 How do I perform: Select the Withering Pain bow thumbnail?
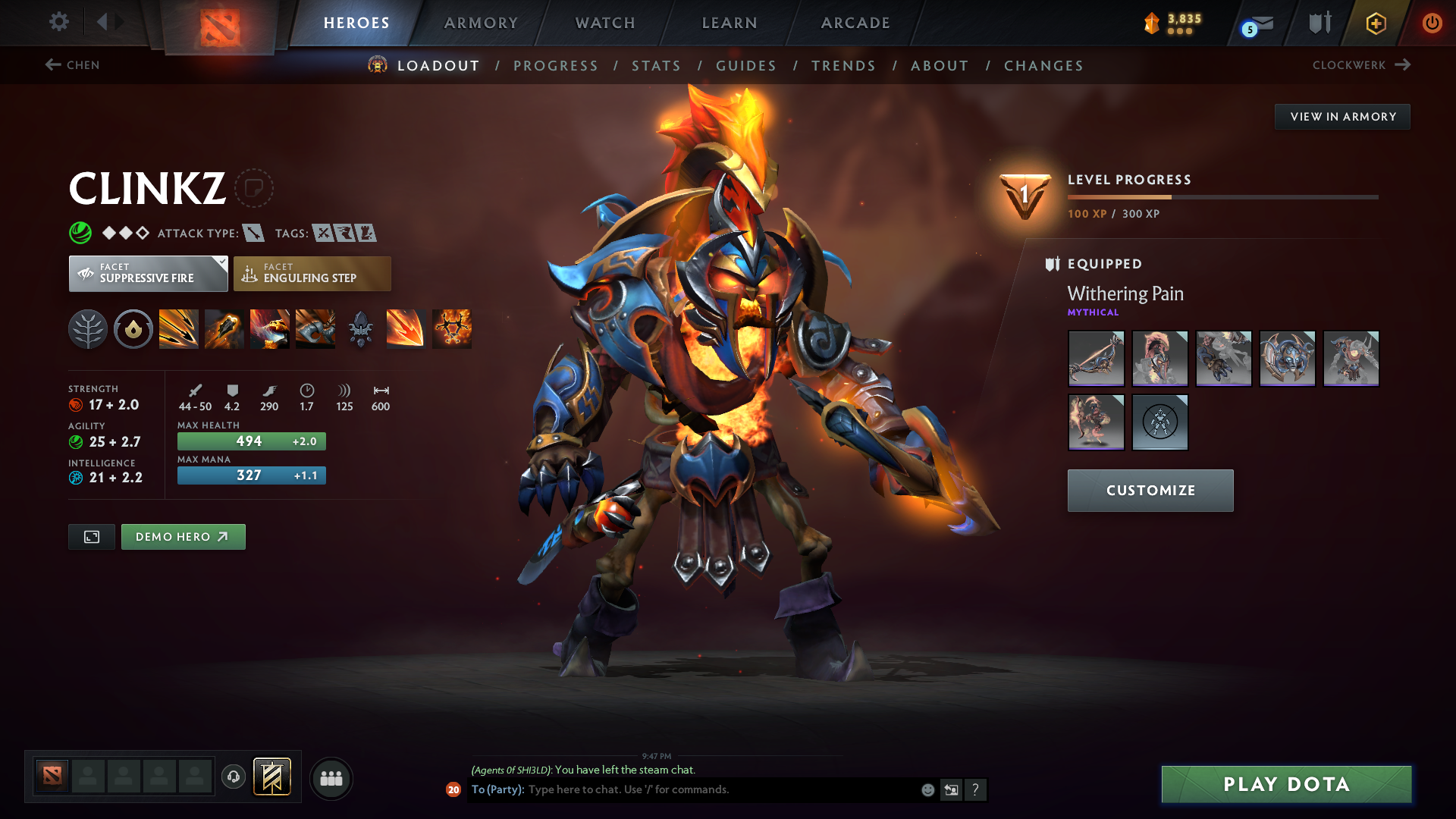(x=1096, y=359)
